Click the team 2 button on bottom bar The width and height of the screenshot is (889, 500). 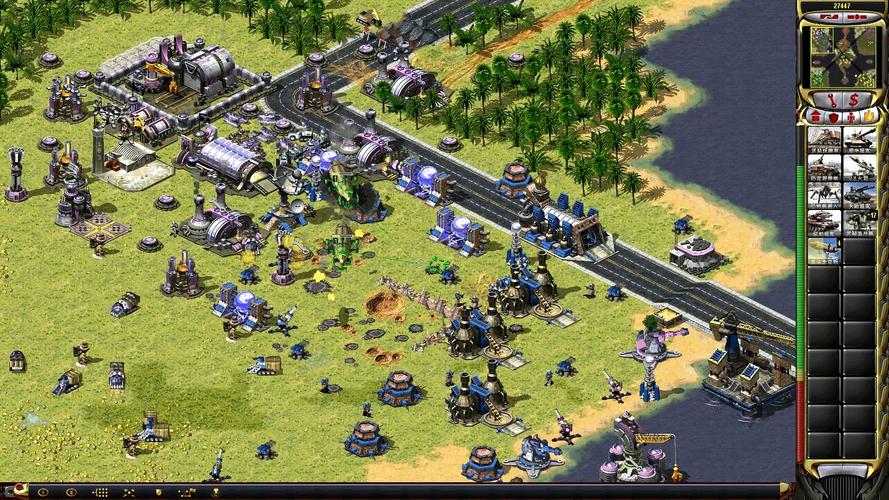pos(70,492)
